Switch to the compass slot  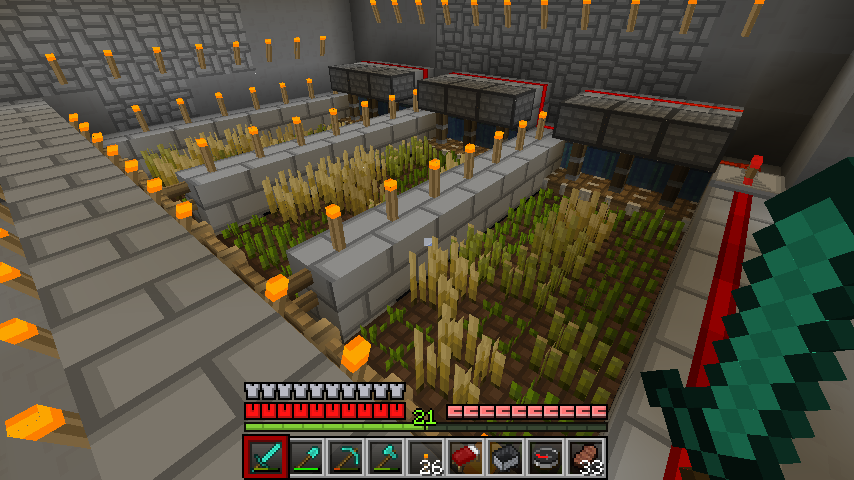tap(545, 457)
